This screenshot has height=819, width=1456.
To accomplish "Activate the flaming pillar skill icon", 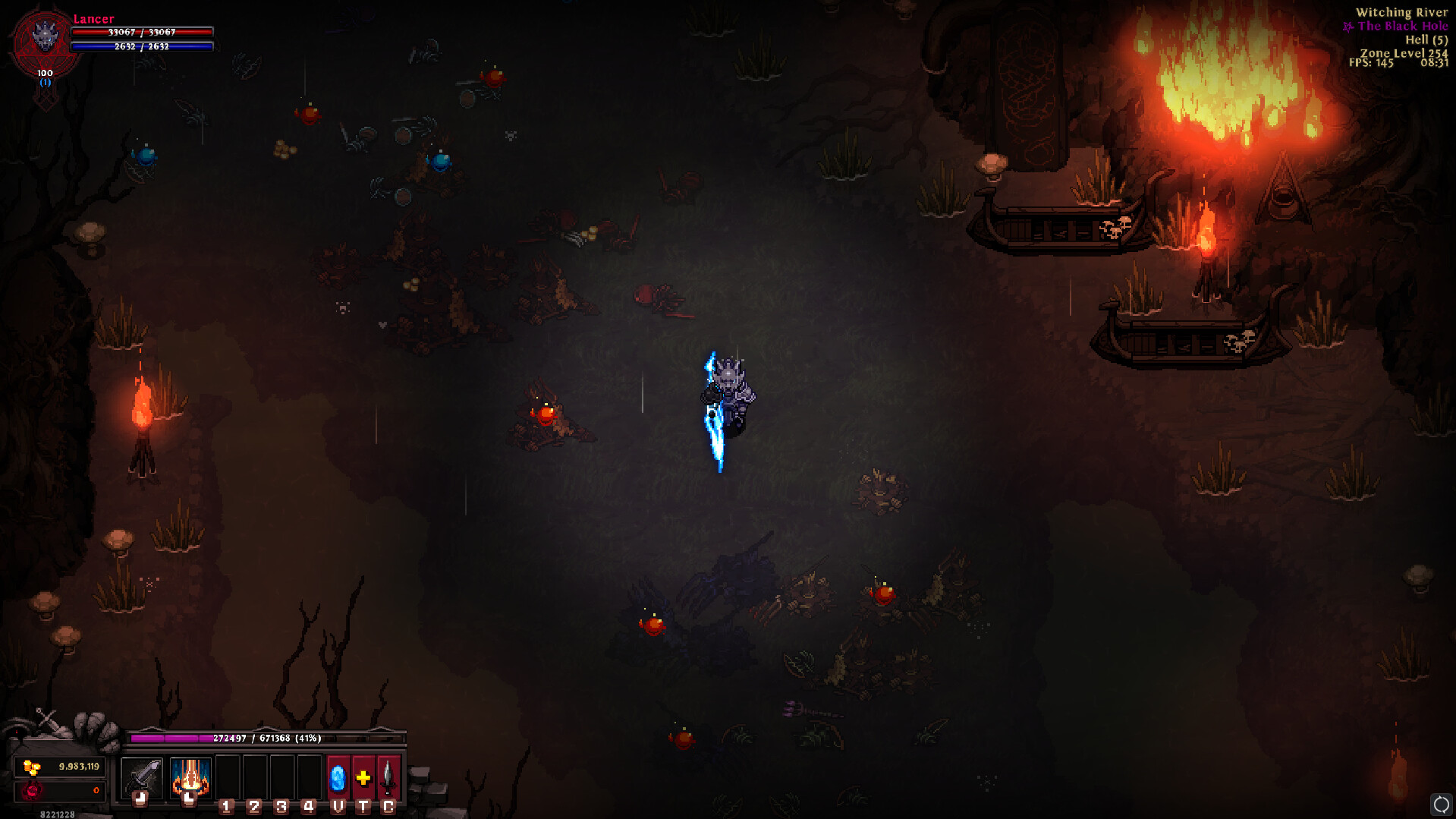I will click(190, 777).
